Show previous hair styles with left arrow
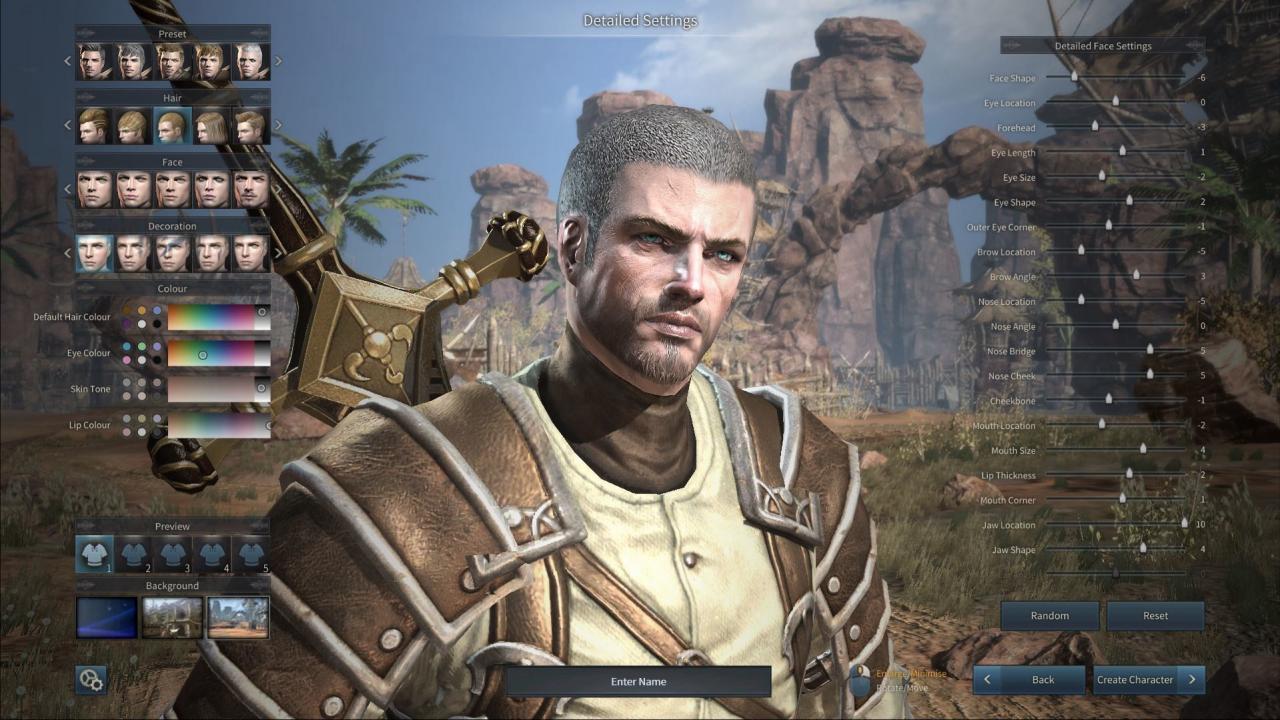 pos(68,126)
